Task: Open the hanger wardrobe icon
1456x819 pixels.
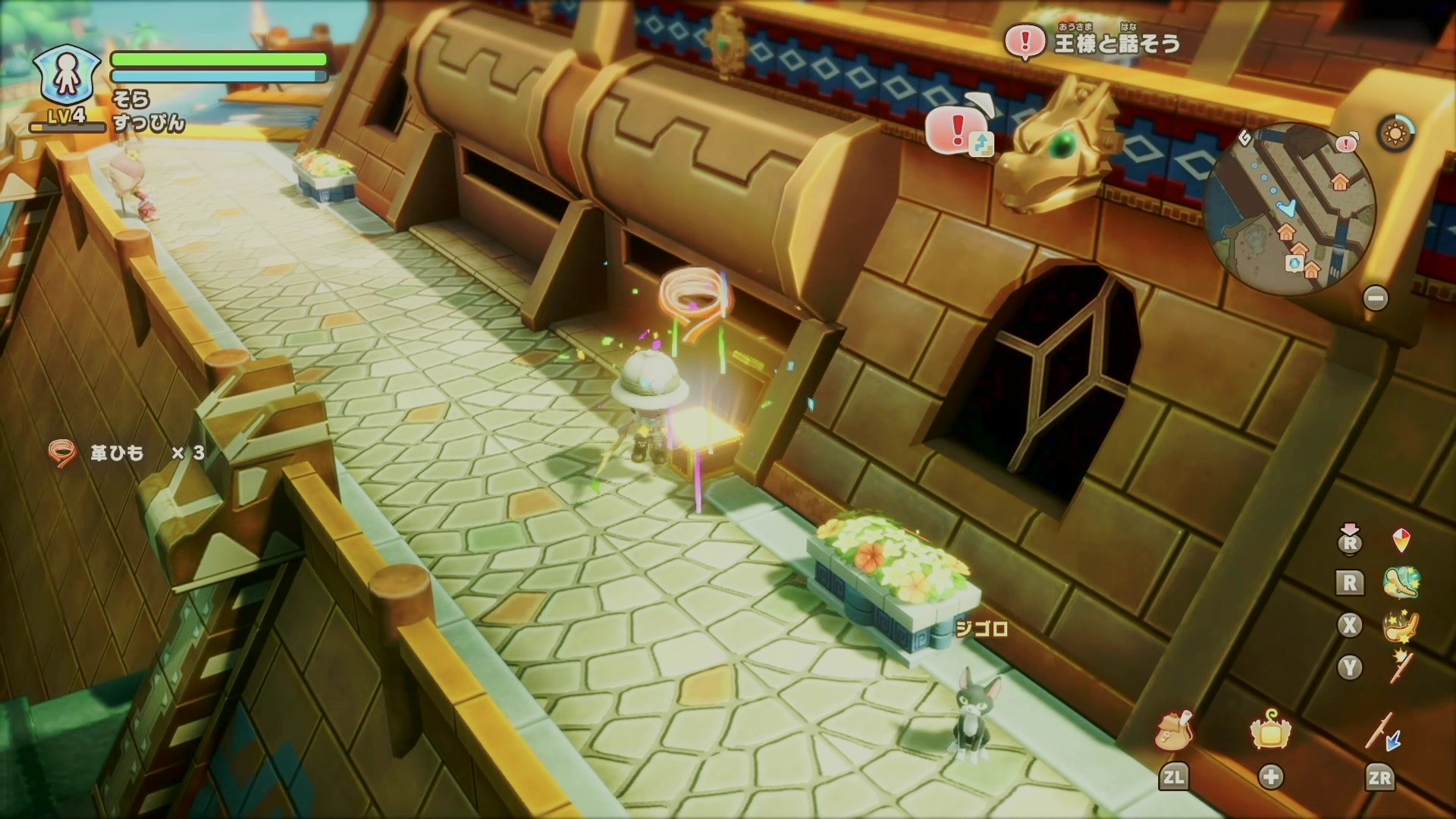Action: (1270, 732)
